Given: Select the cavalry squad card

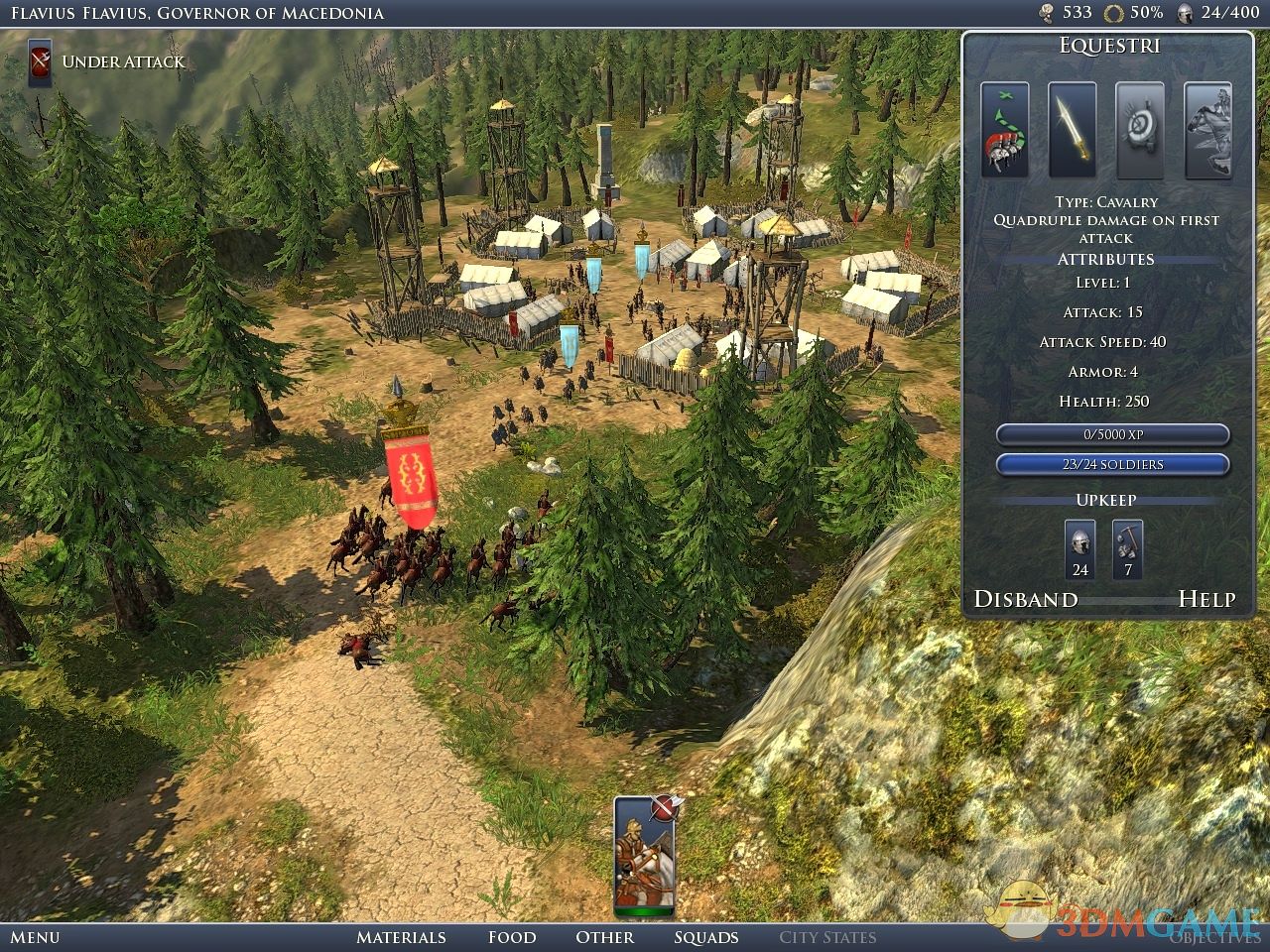Looking at the screenshot, I should 643,855.
